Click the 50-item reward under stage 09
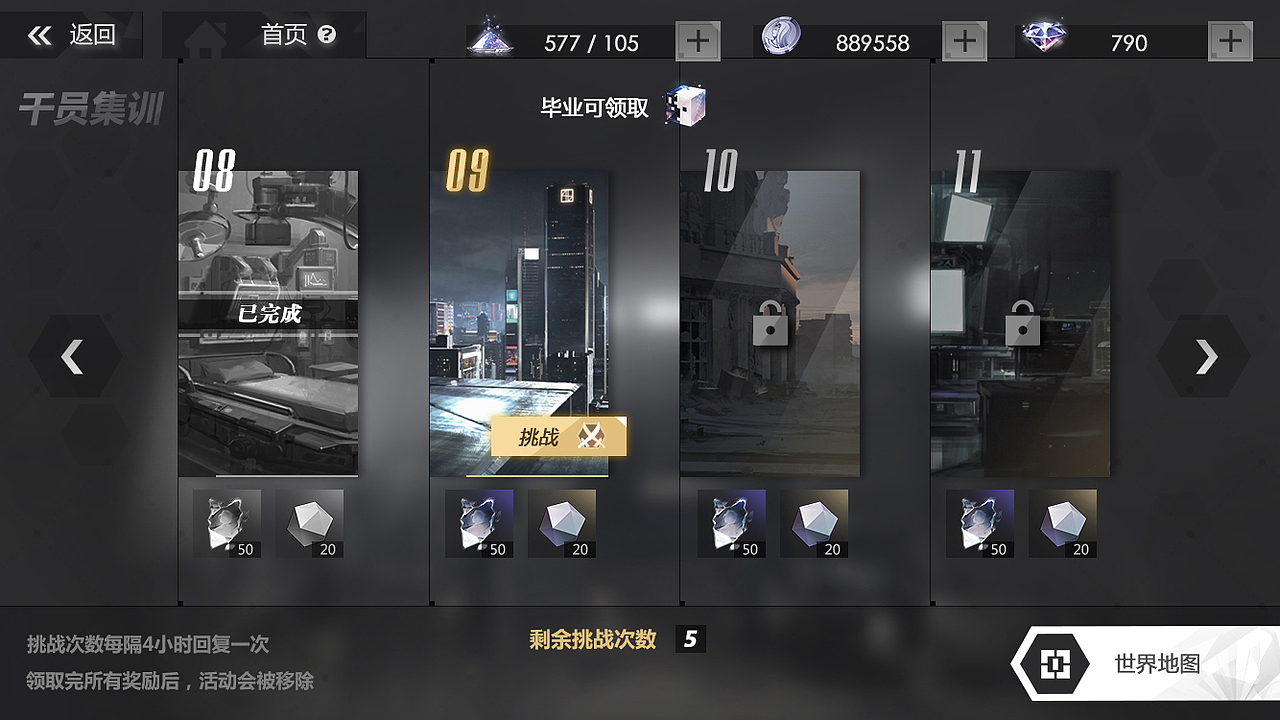 coord(481,521)
